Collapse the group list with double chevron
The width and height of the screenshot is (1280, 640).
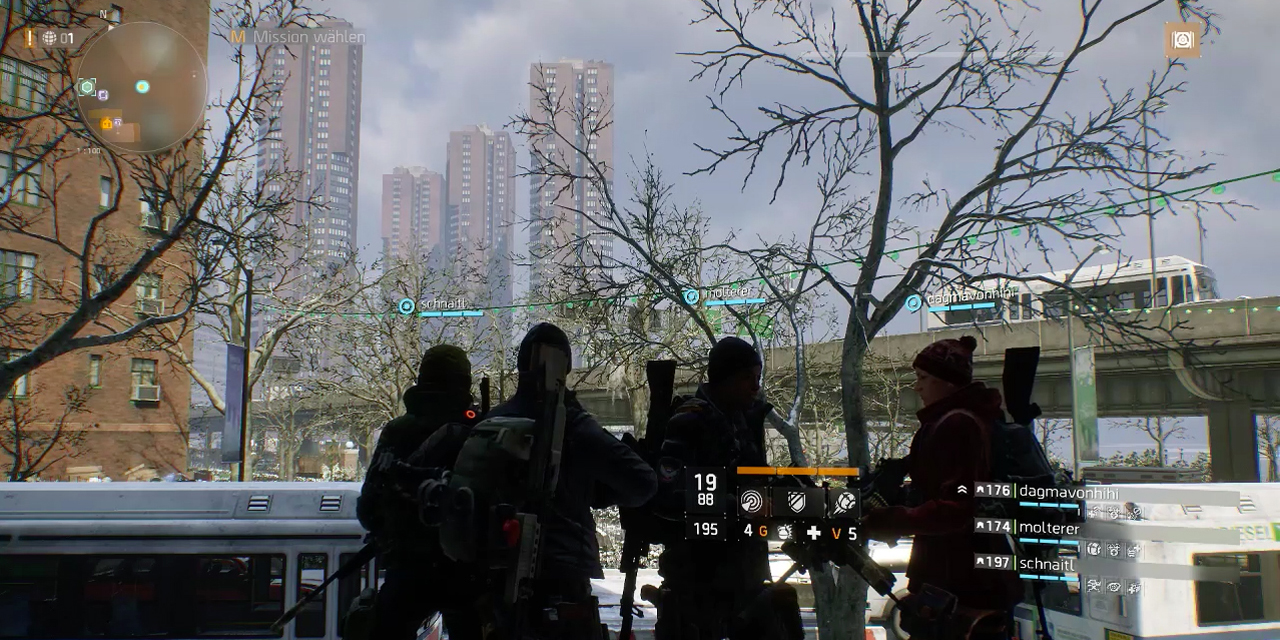(x=962, y=490)
